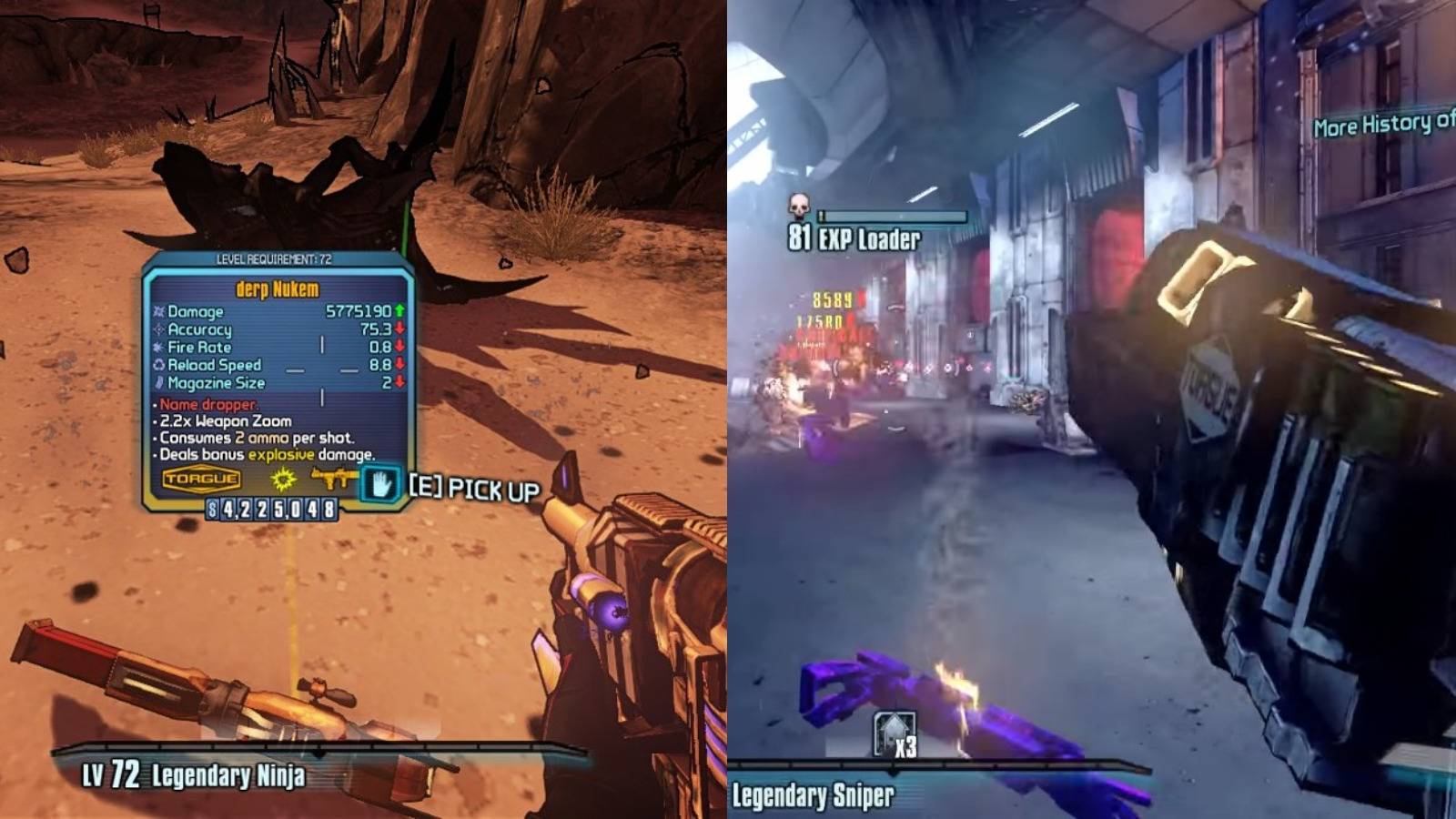Click the derp Nukem weapon title

click(276, 288)
